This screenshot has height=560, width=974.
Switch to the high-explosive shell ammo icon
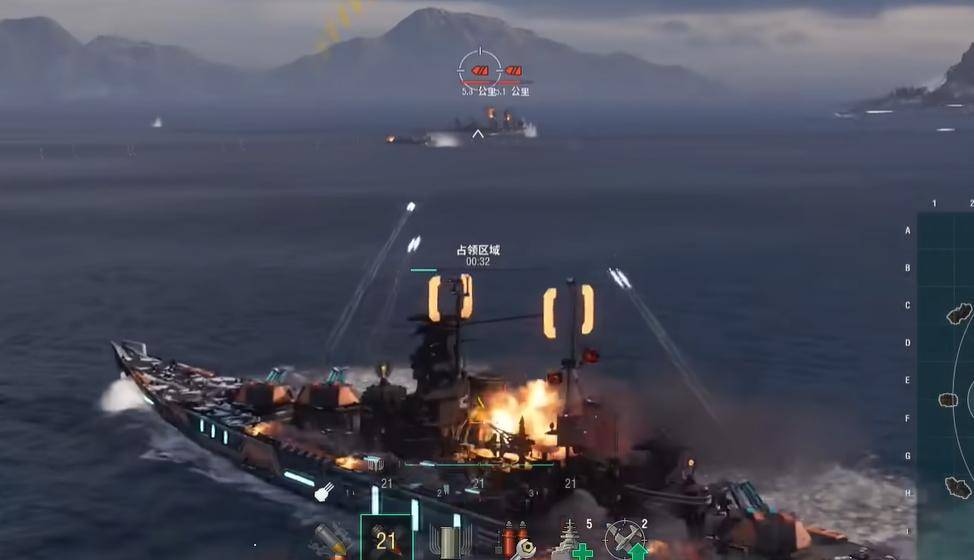pos(332,541)
